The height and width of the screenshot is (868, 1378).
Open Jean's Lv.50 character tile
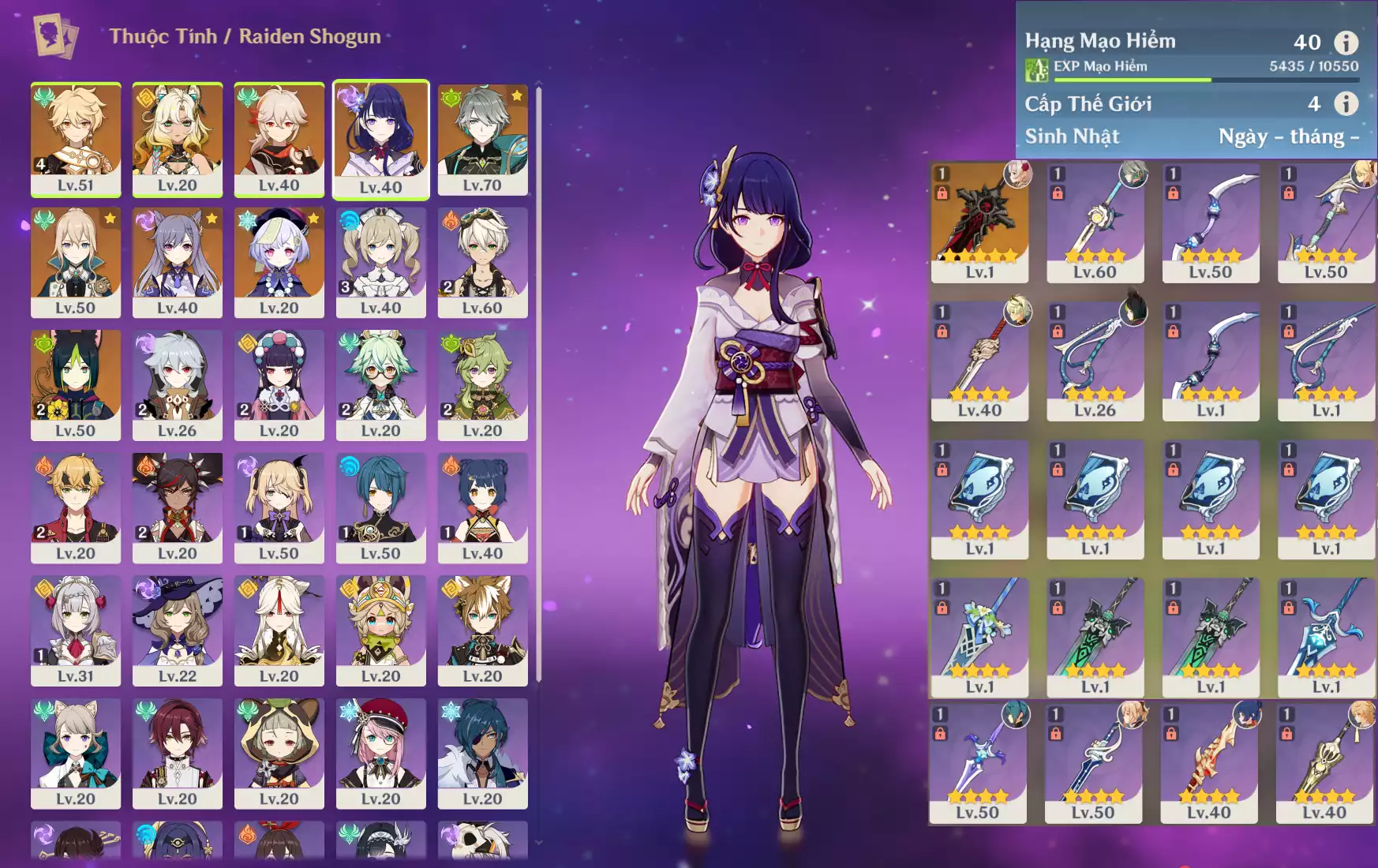pos(76,261)
